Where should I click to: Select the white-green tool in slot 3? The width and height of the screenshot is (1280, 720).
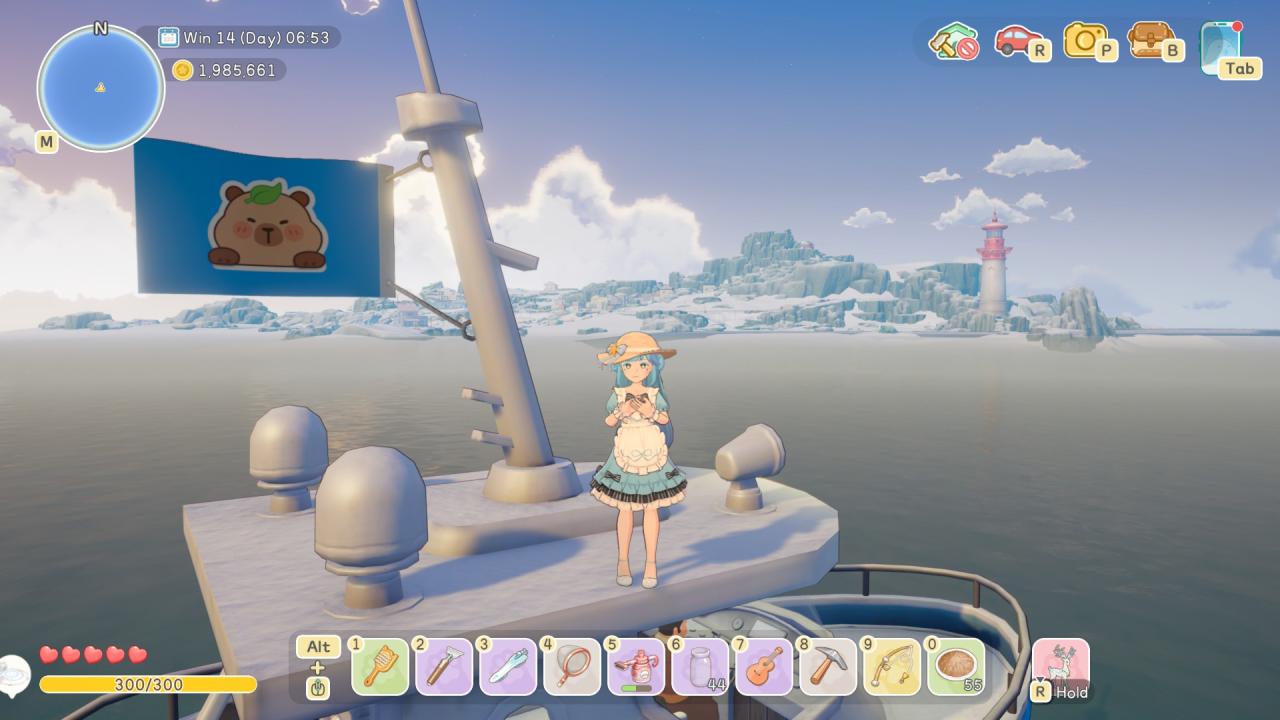coord(508,666)
